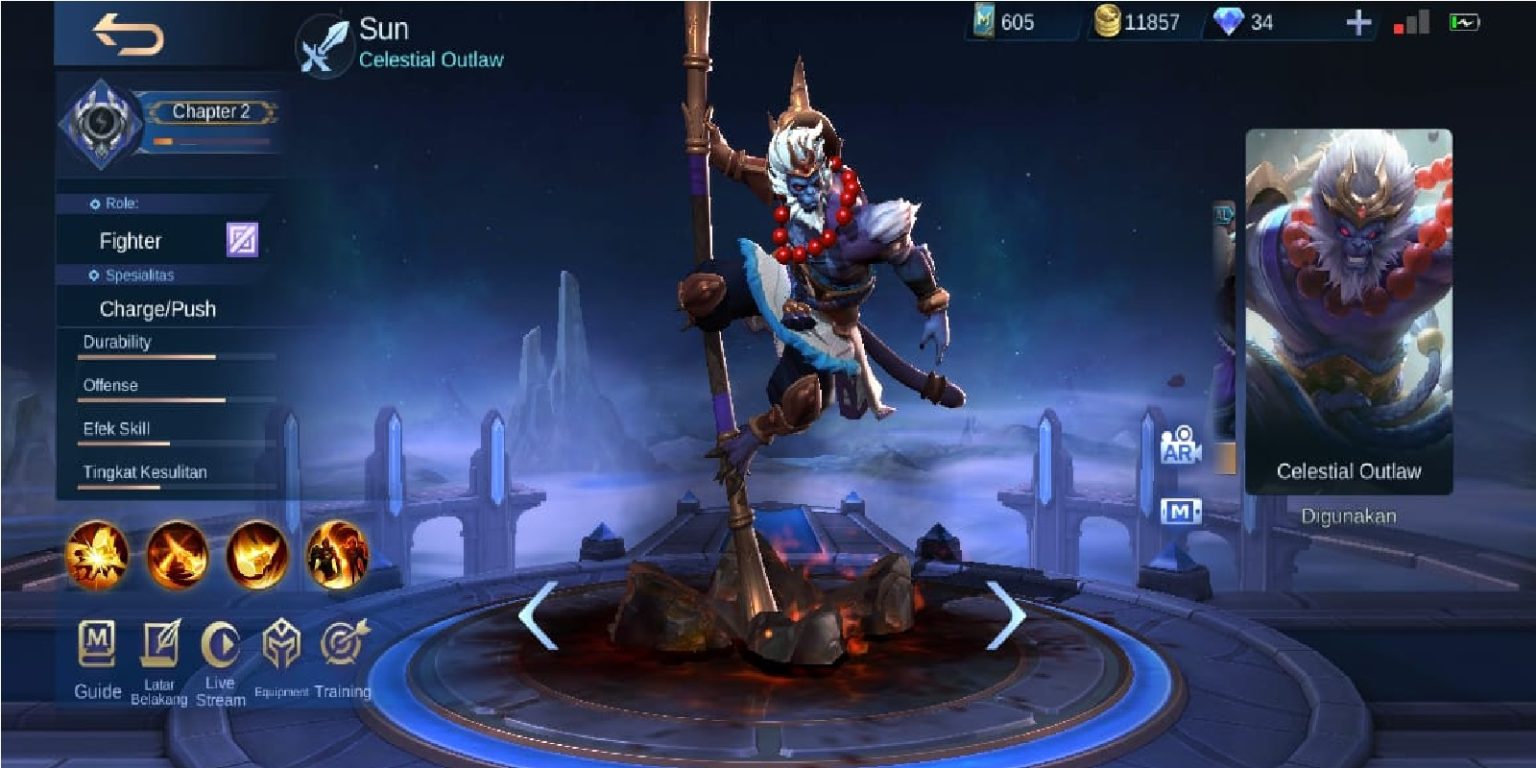Select the Role: Fighter menu entry
Screen dimensions: 1536x768
click(x=130, y=241)
